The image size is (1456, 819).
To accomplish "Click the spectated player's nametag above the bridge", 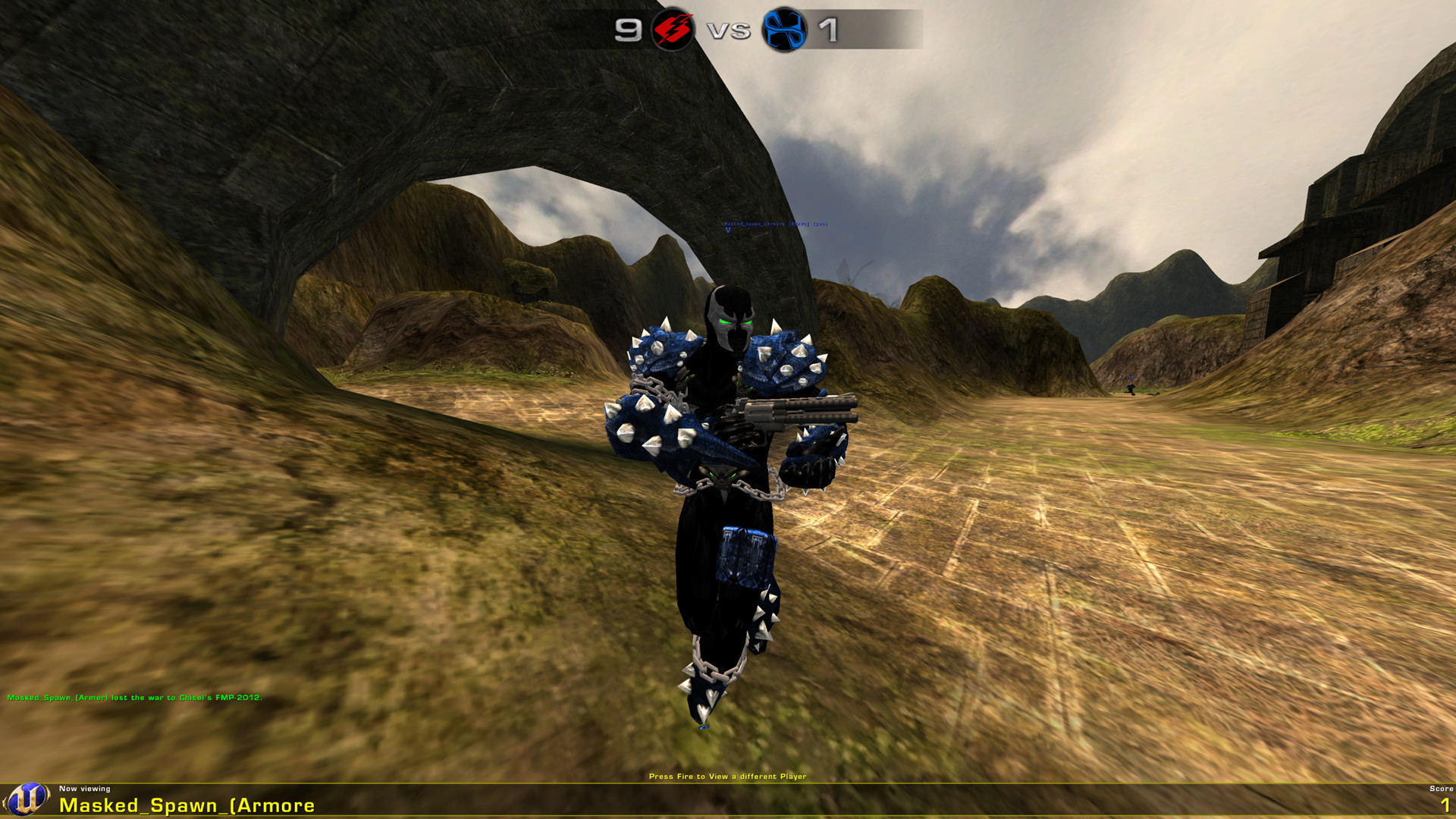I will pos(775,224).
